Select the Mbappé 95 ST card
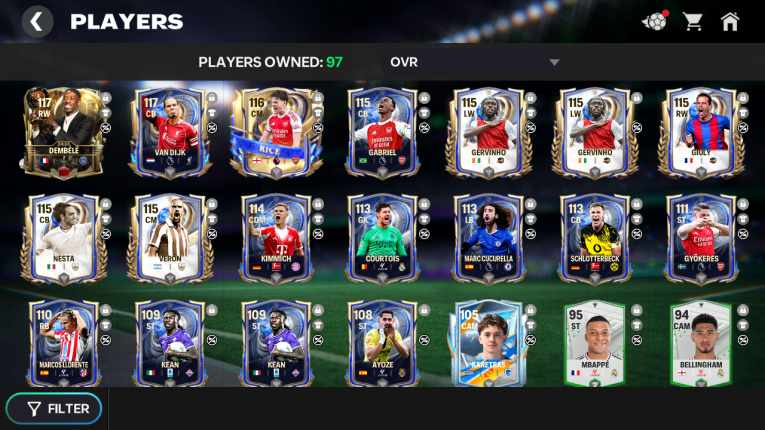This screenshot has height=430, width=765. (594, 343)
